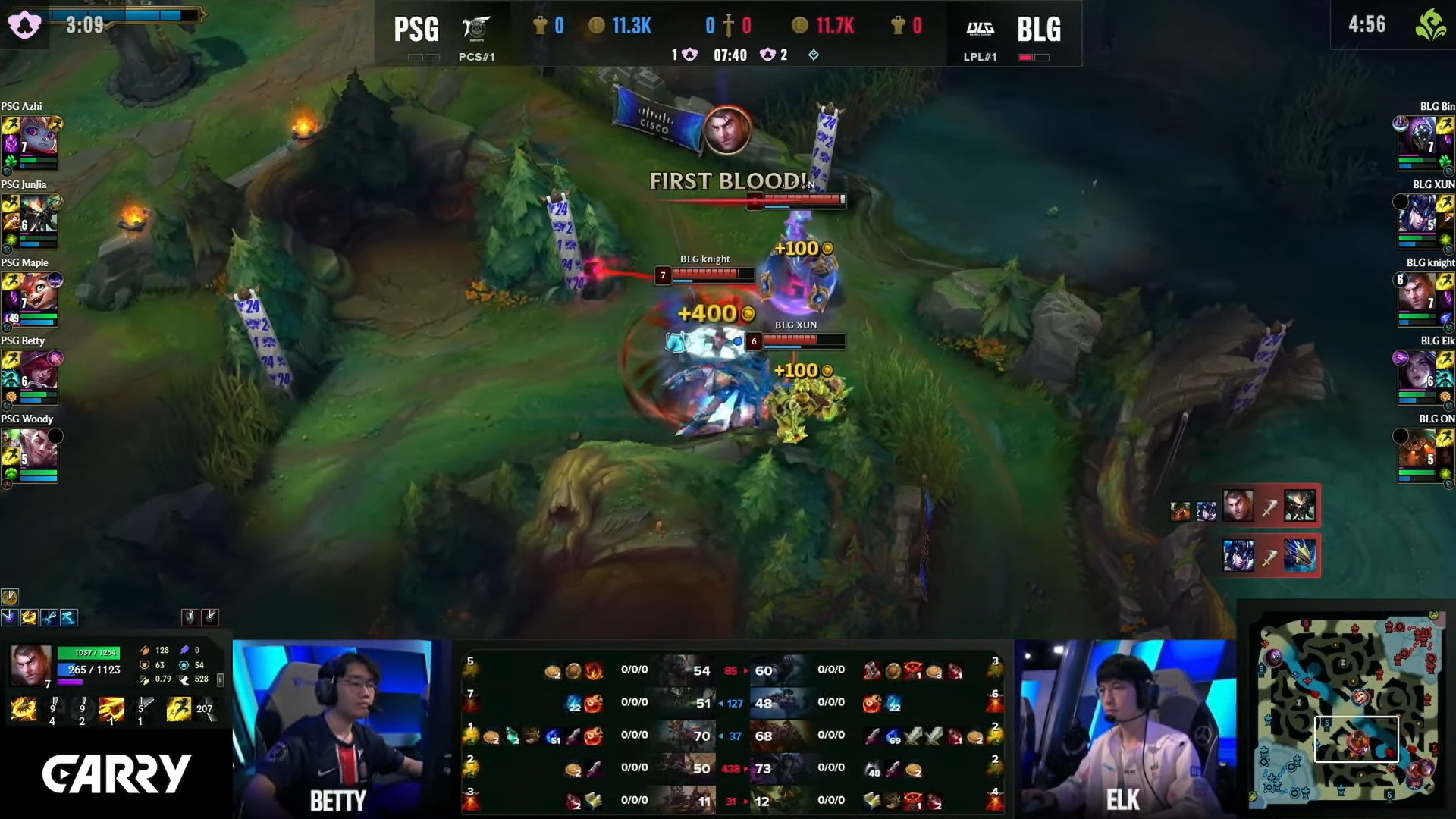Click the PSG team logo in scoreboard

tap(478, 29)
